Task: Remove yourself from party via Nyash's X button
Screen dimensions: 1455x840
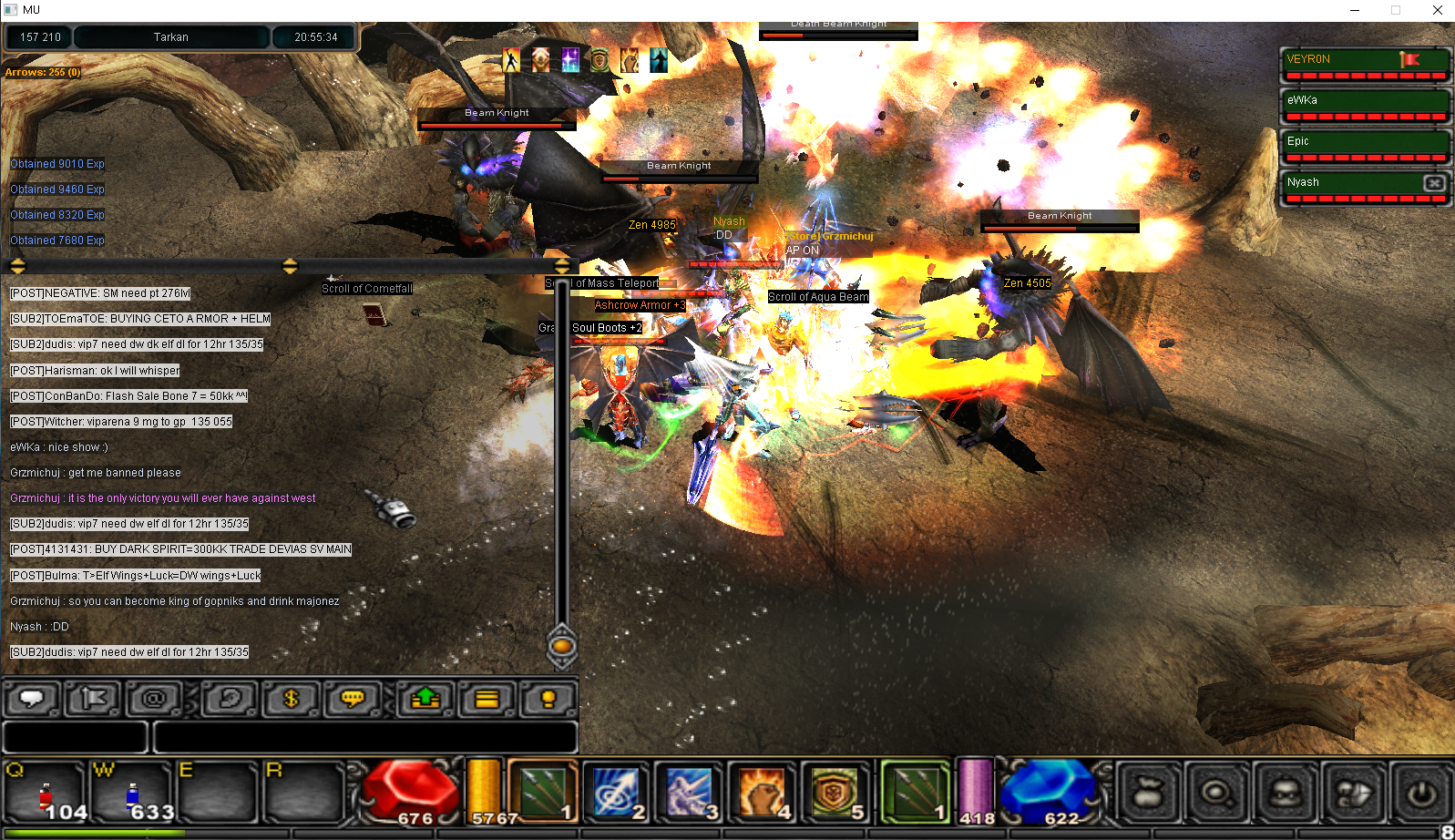Action: pyautogui.click(x=1434, y=183)
